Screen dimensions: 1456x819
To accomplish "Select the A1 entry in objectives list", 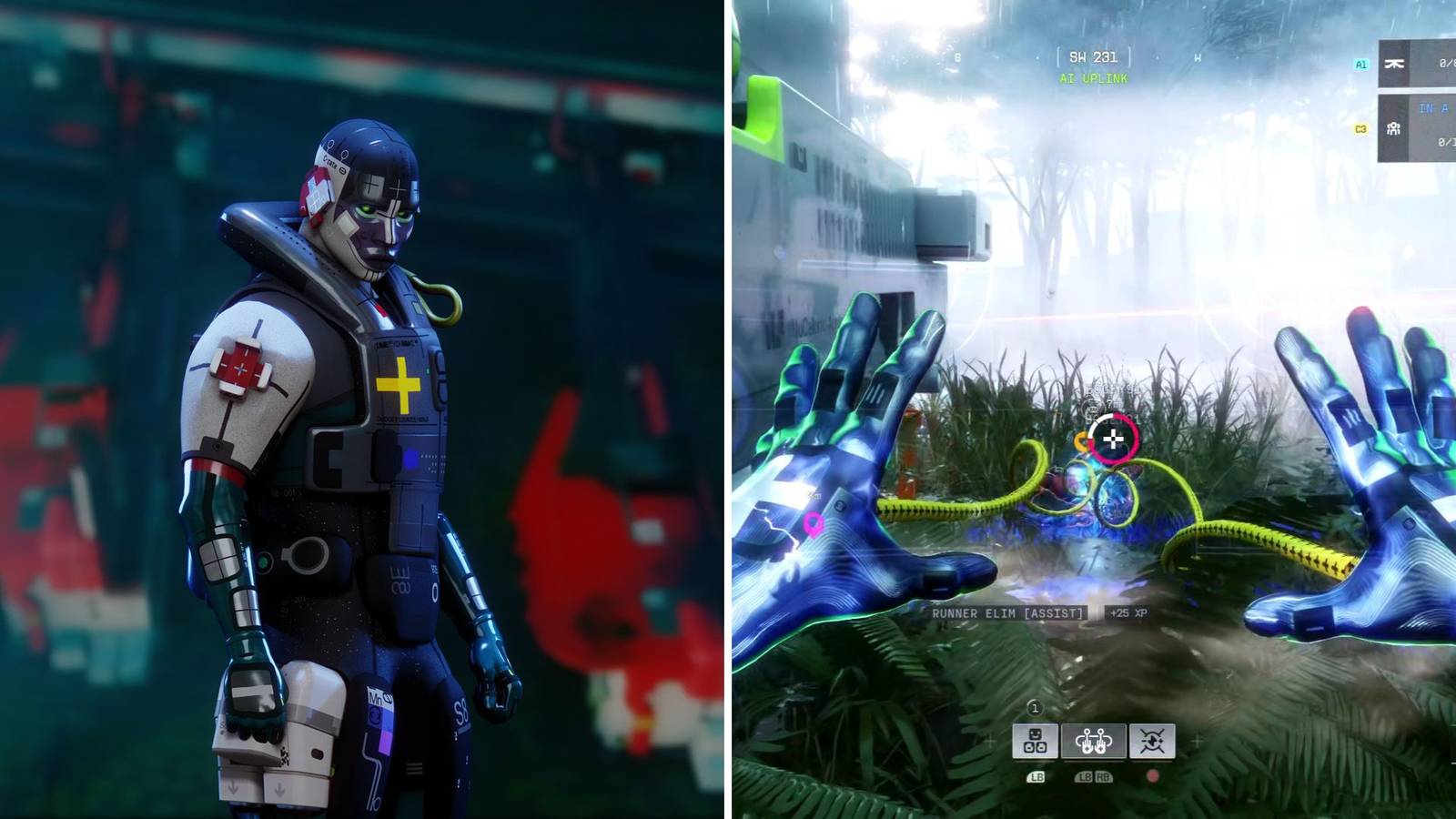I will [x=1361, y=64].
